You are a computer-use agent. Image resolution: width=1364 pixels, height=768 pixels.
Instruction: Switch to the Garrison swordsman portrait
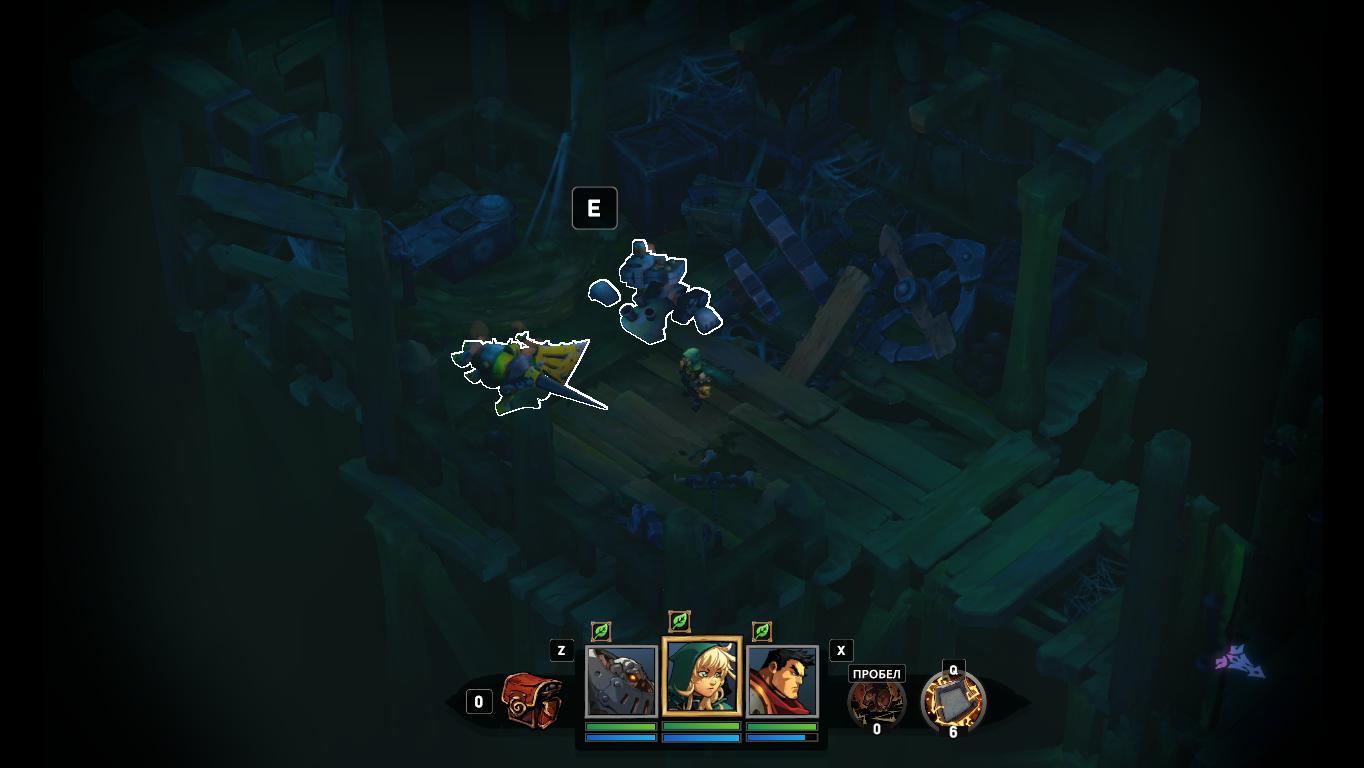point(782,681)
